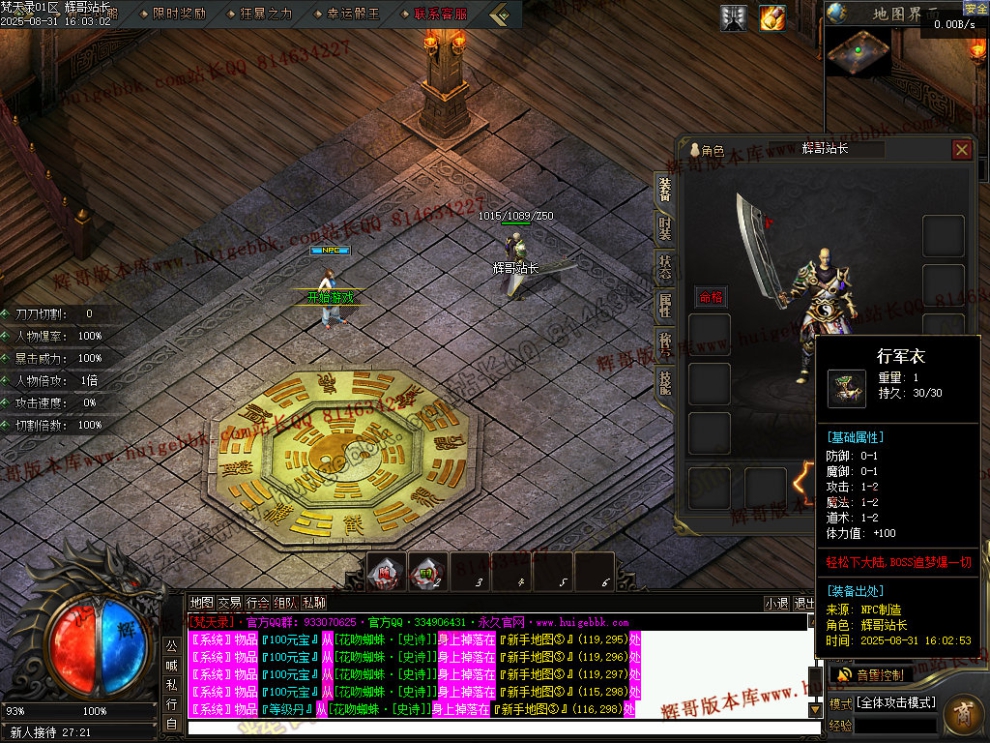Viewport: 990px width, 743px height.
Task: Open the 限时奖励 menu
Action: tap(180, 14)
